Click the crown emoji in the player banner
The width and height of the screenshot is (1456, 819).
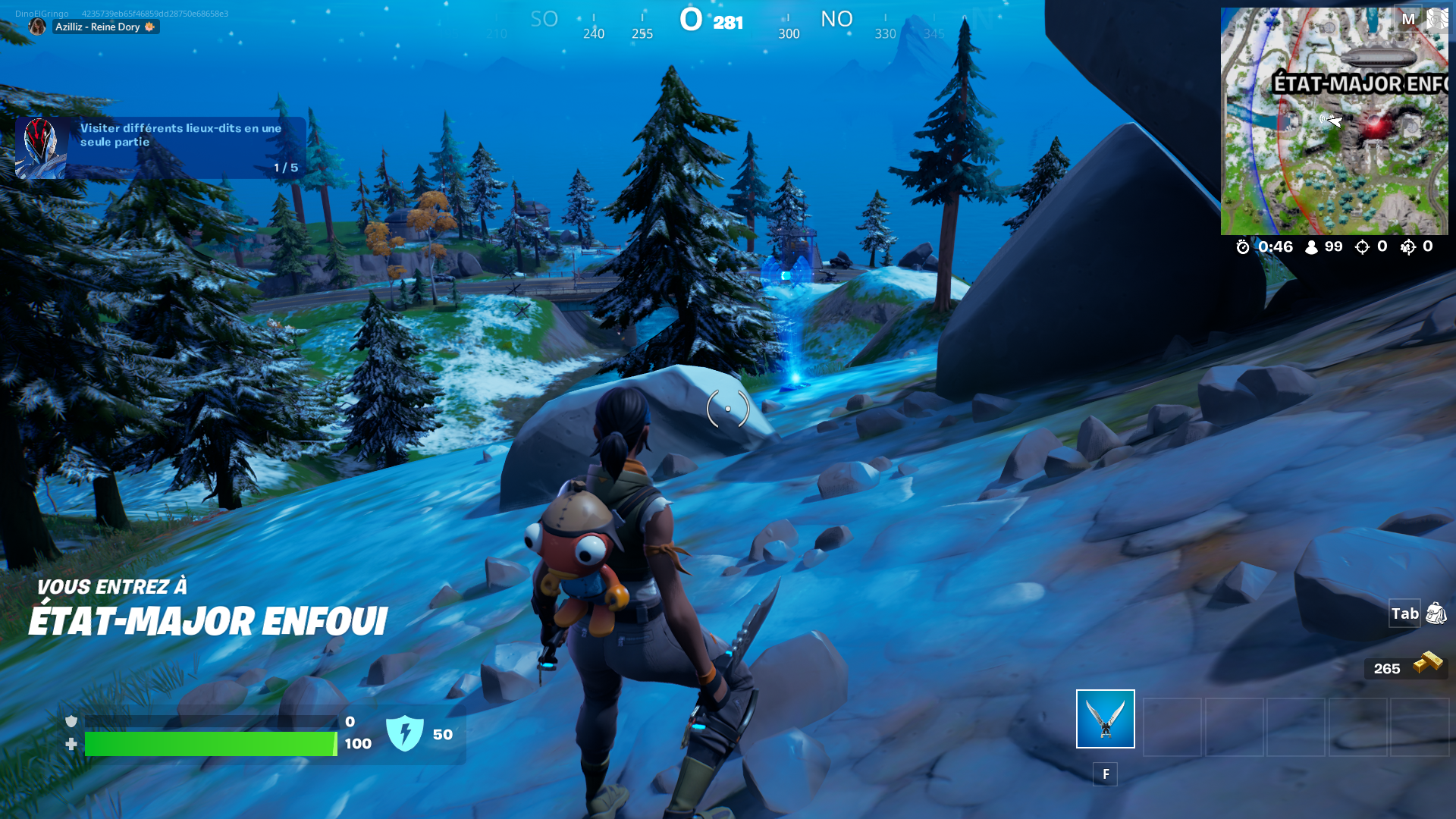point(149,27)
